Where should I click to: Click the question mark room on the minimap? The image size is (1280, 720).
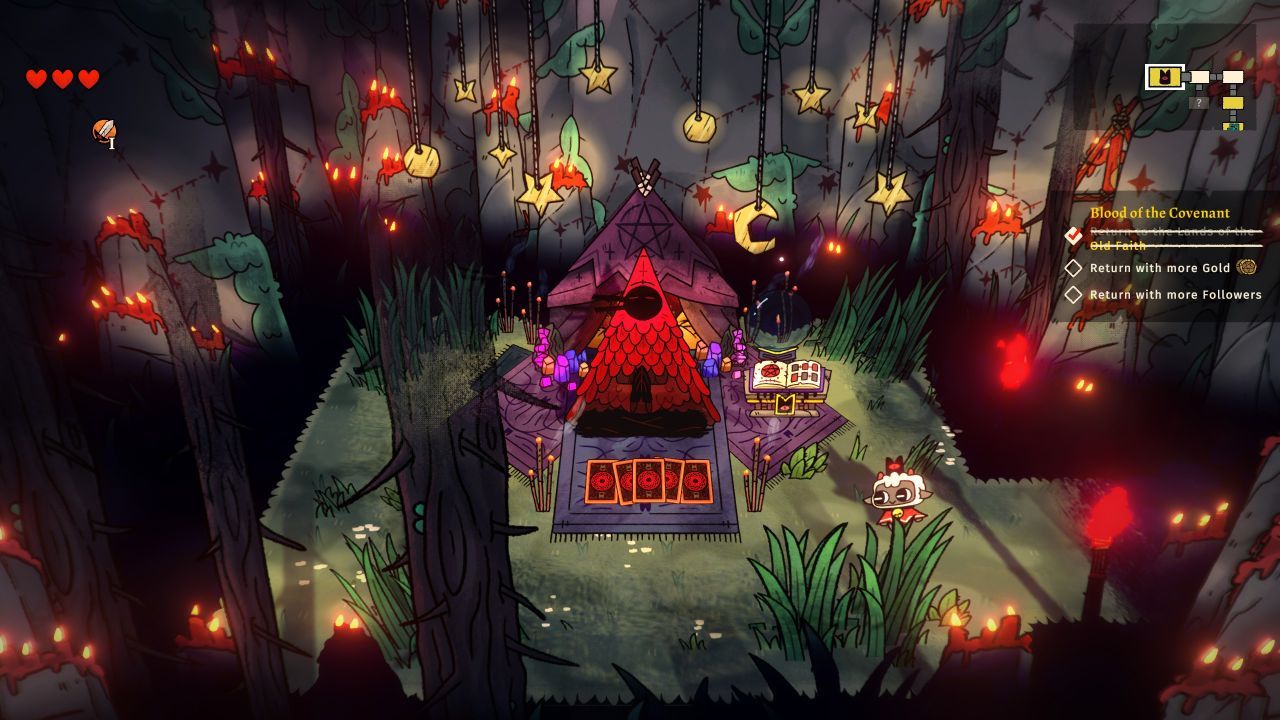tap(1199, 102)
